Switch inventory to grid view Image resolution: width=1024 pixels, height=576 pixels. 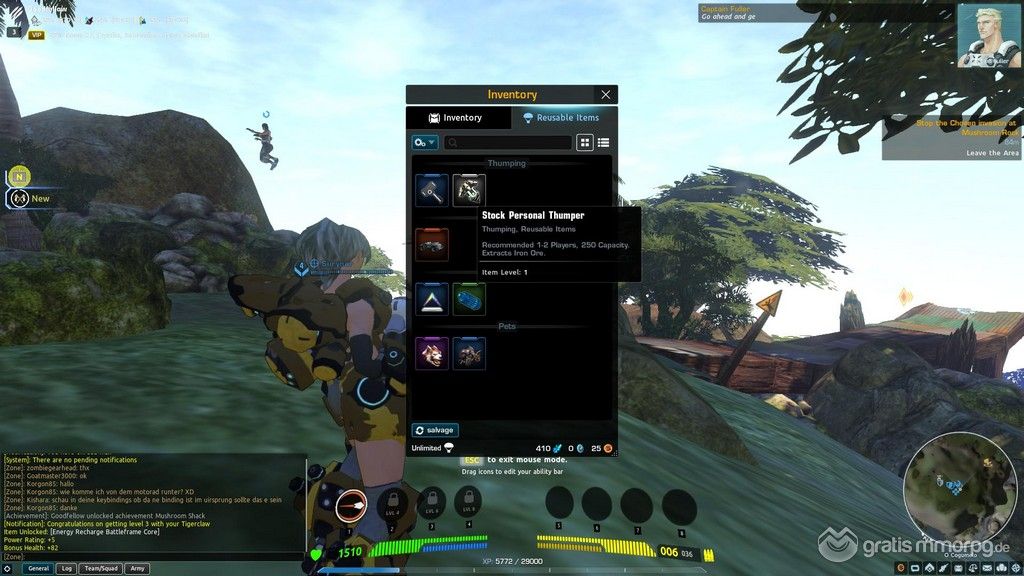pos(585,143)
